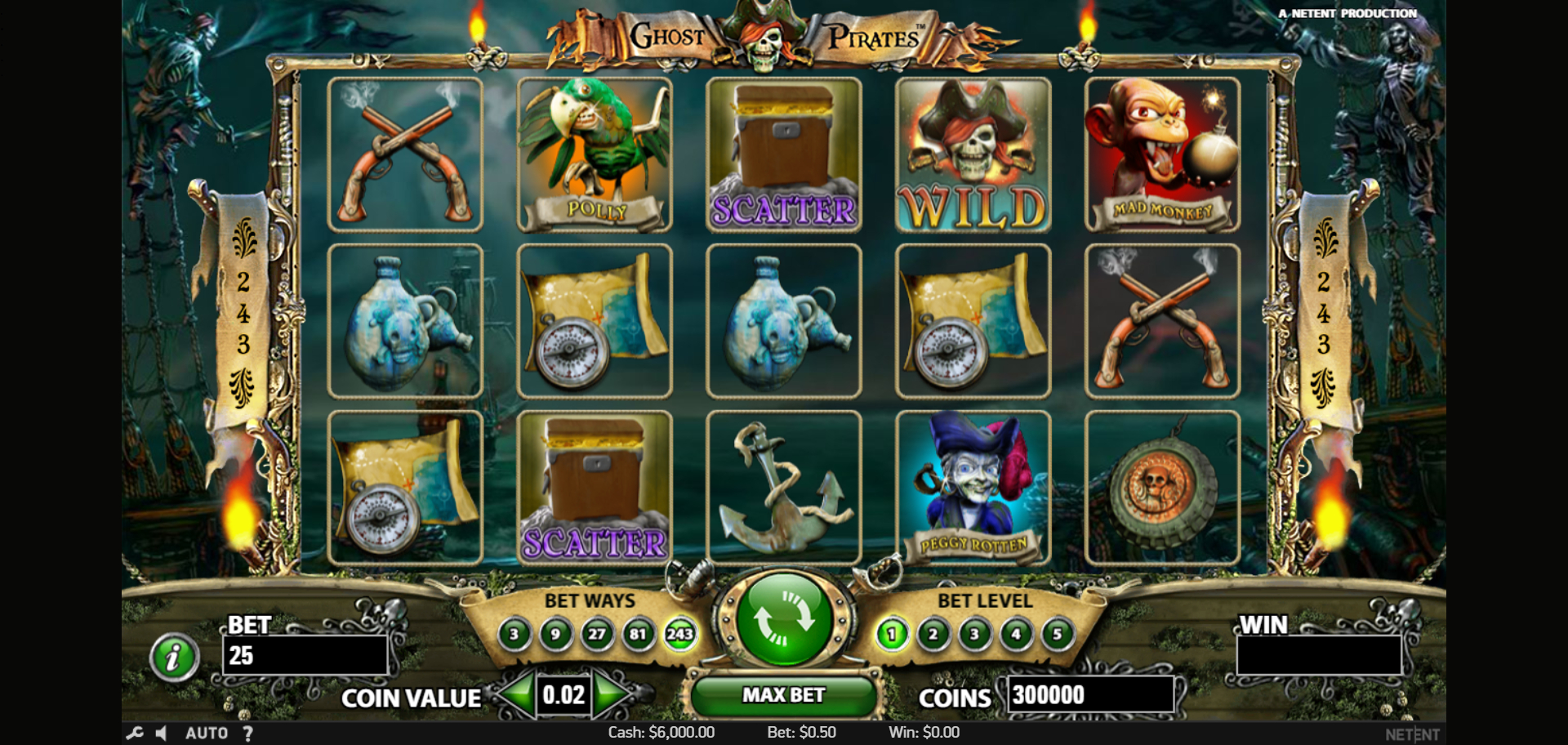The image size is (1568, 745).
Task: Open the paytable info button
Action: point(173,657)
